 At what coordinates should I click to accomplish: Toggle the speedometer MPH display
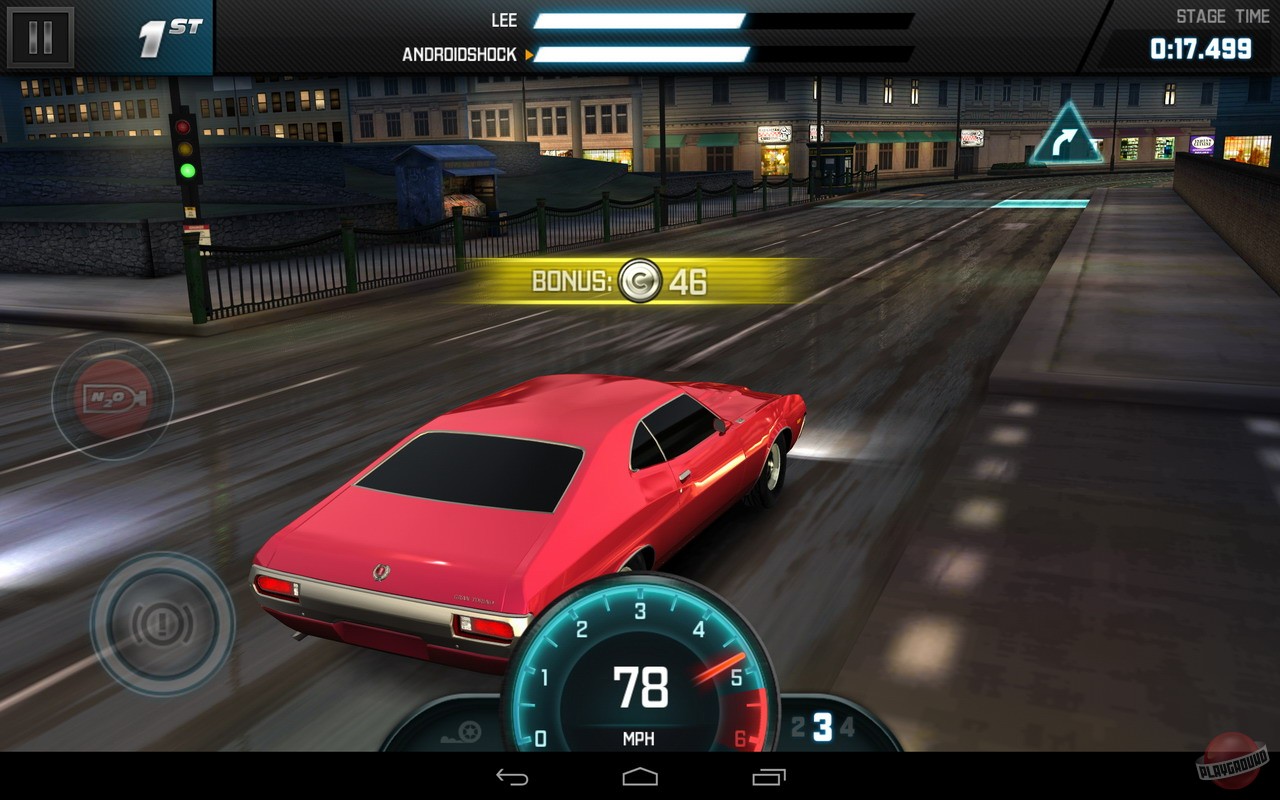coord(638,740)
